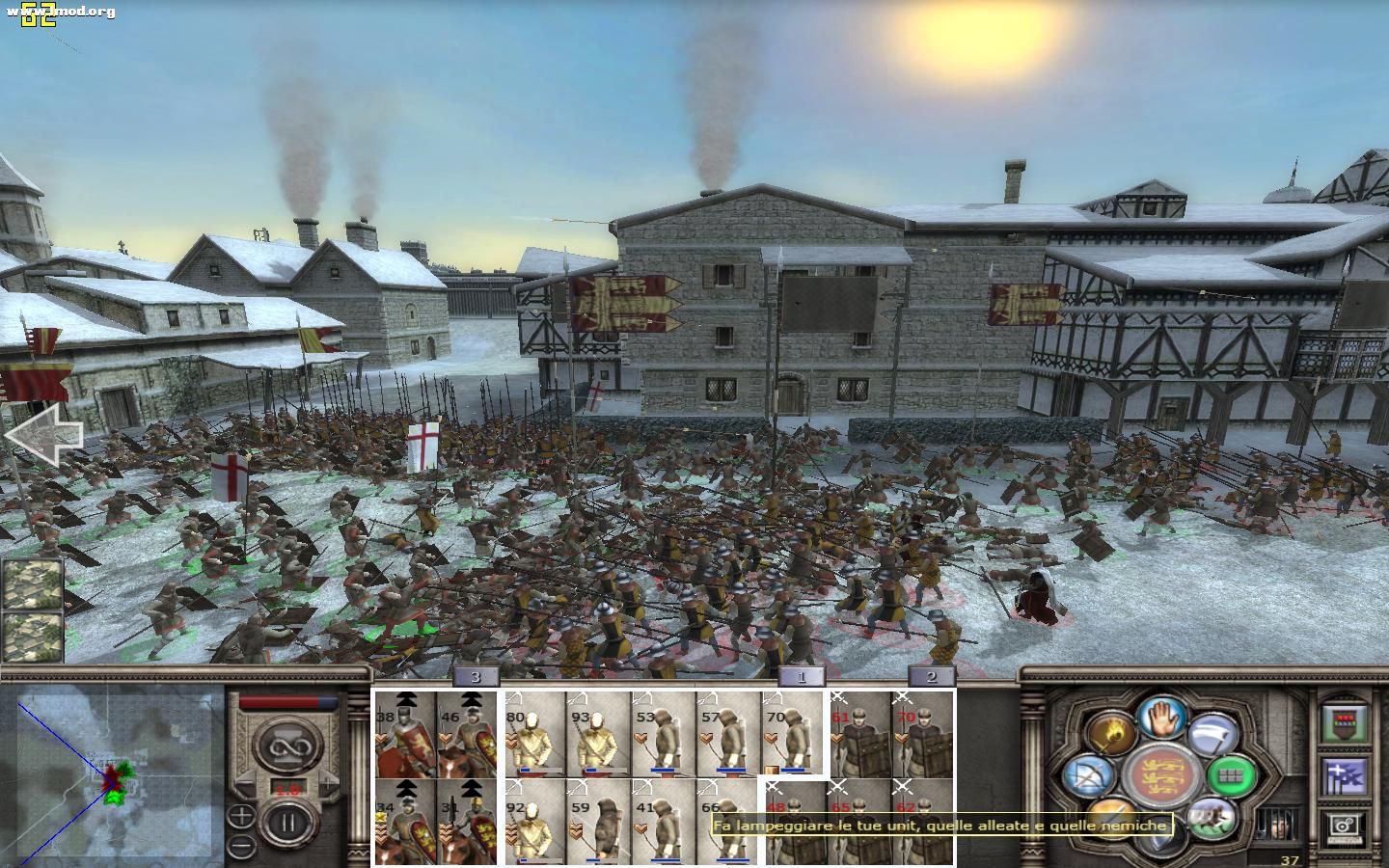Activate the halt (hand) command
The image size is (1389, 868).
point(1162,717)
